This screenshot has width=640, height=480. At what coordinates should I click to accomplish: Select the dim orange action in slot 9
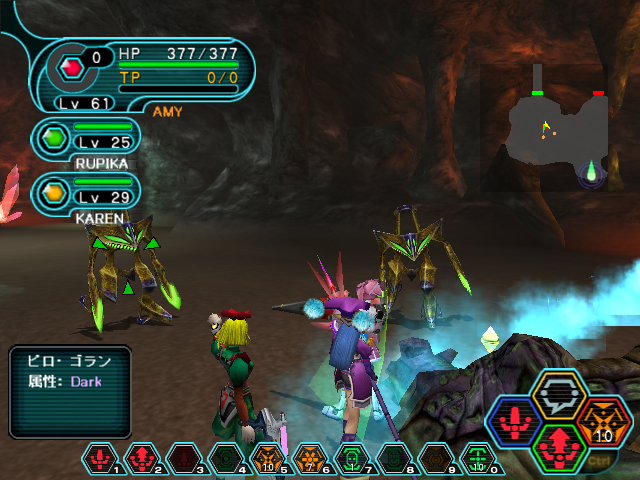[435, 458]
